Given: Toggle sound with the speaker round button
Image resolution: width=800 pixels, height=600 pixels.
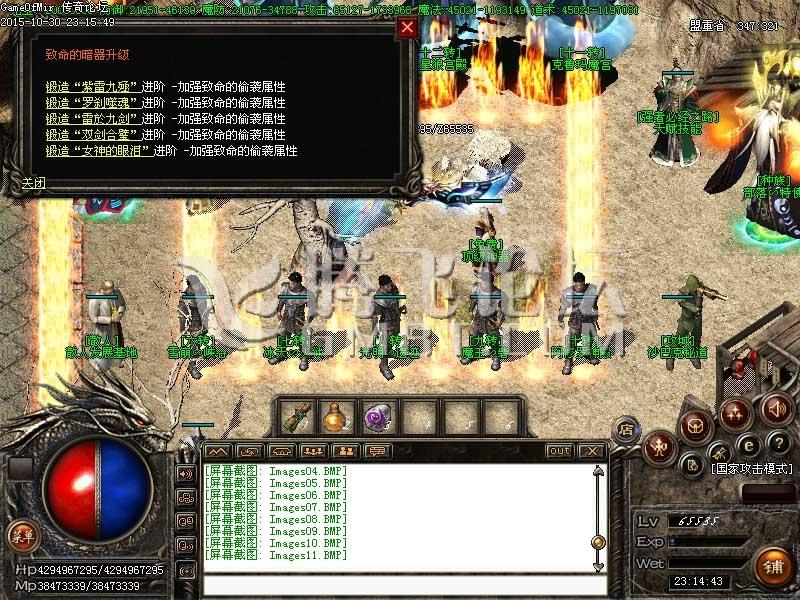Looking at the screenshot, I should point(777,408).
